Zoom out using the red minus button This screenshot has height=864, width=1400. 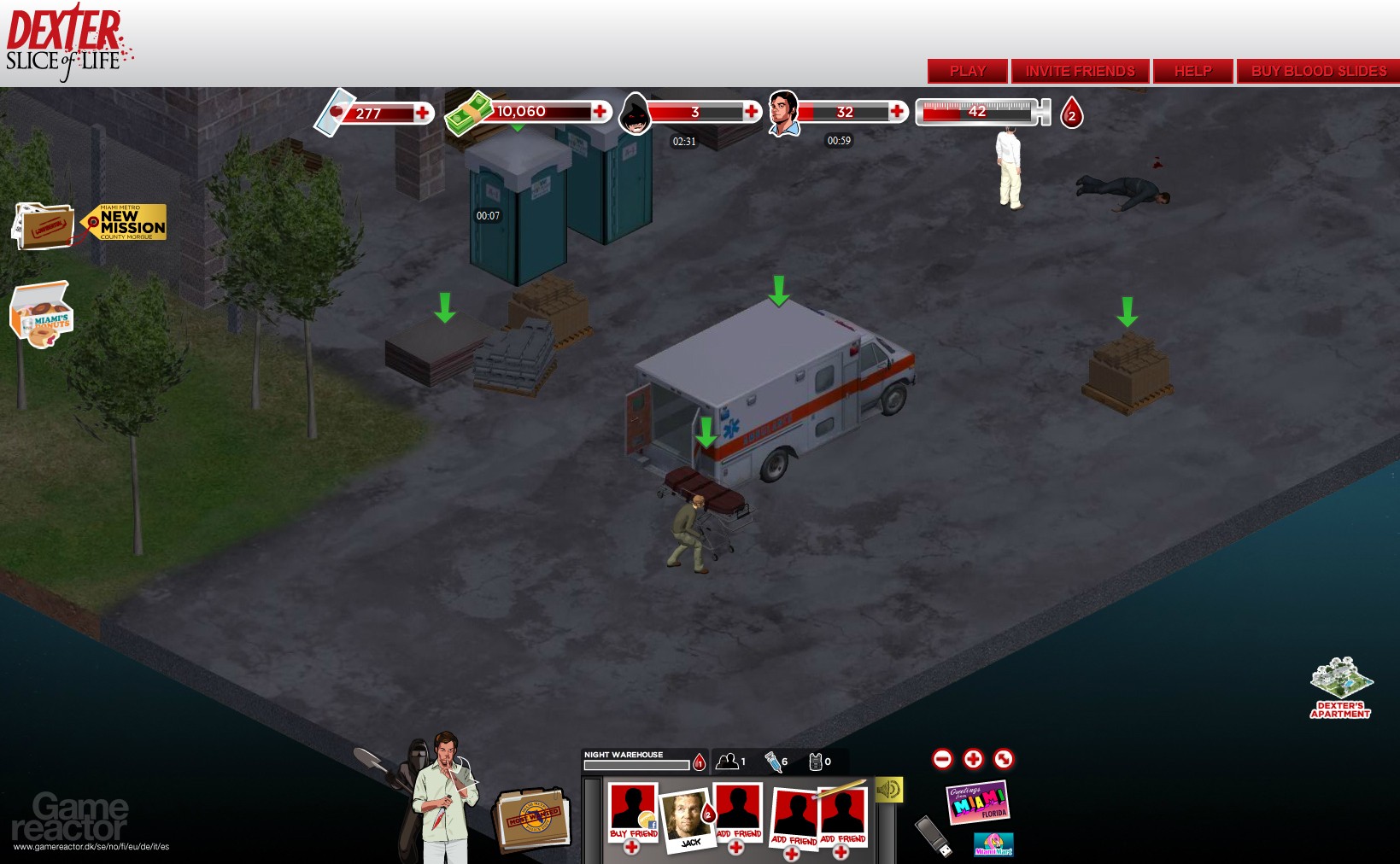coord(944,757)
